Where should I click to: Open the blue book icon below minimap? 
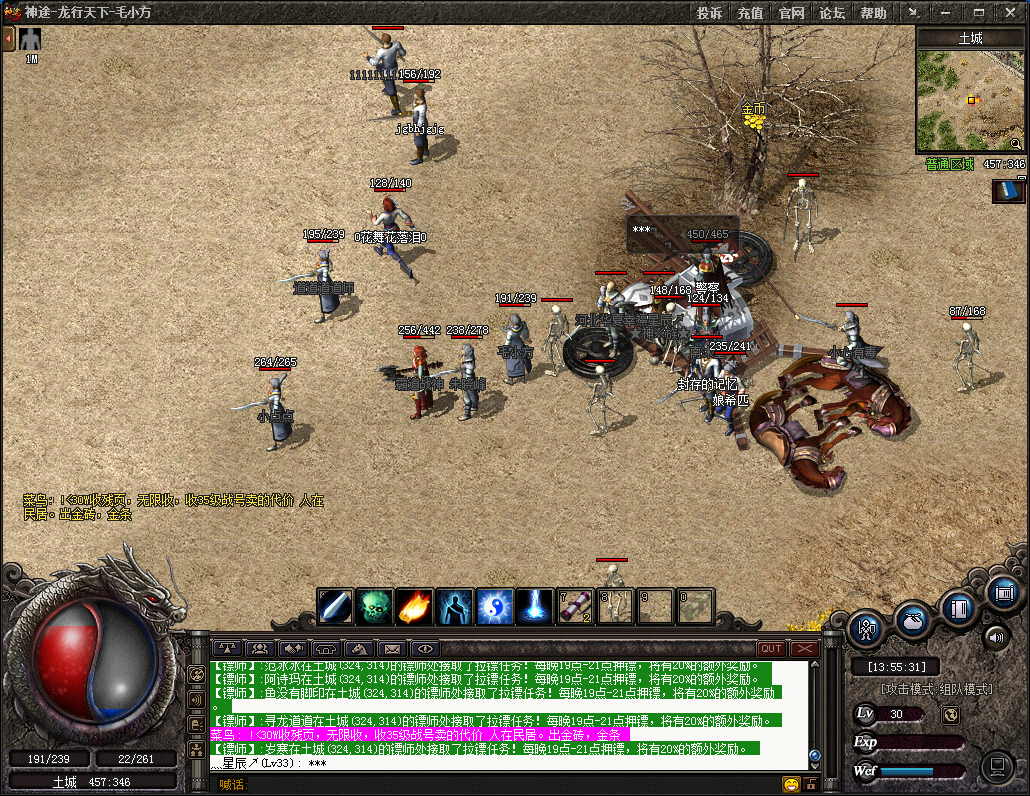[1008, 190]
